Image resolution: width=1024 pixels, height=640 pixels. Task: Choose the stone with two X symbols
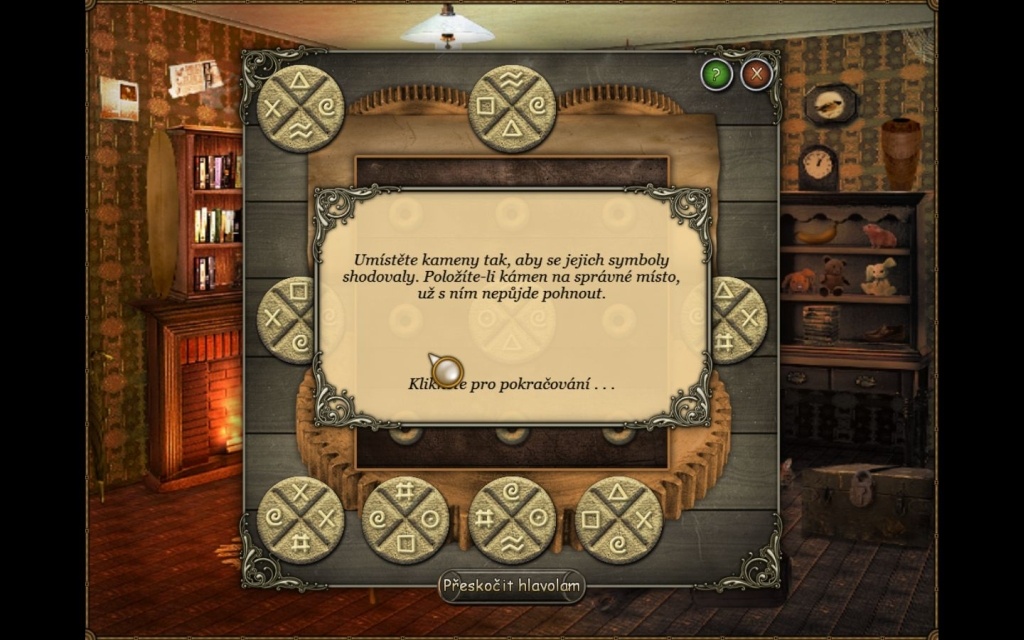pos(300,519)
